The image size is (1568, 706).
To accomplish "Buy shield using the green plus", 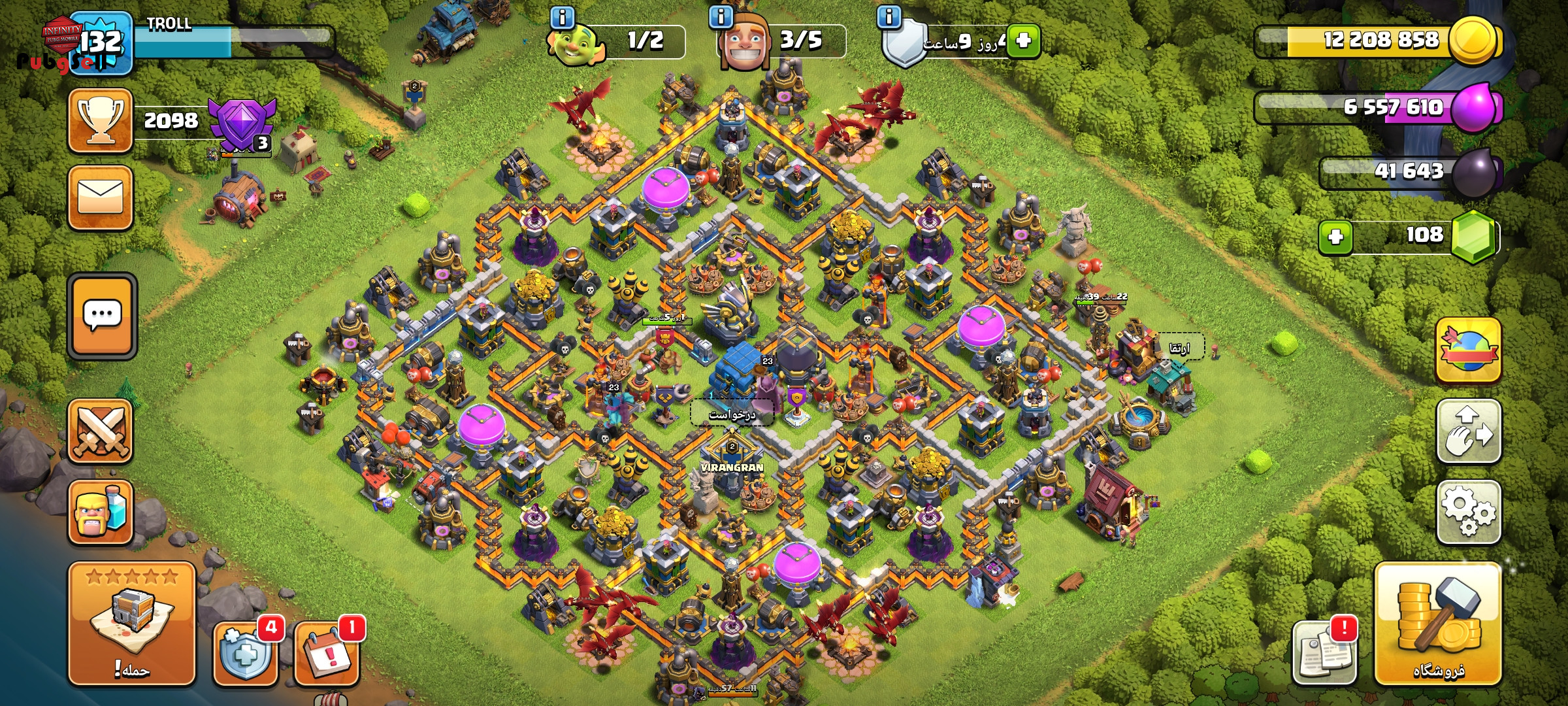I will (x=1024, y=41).
